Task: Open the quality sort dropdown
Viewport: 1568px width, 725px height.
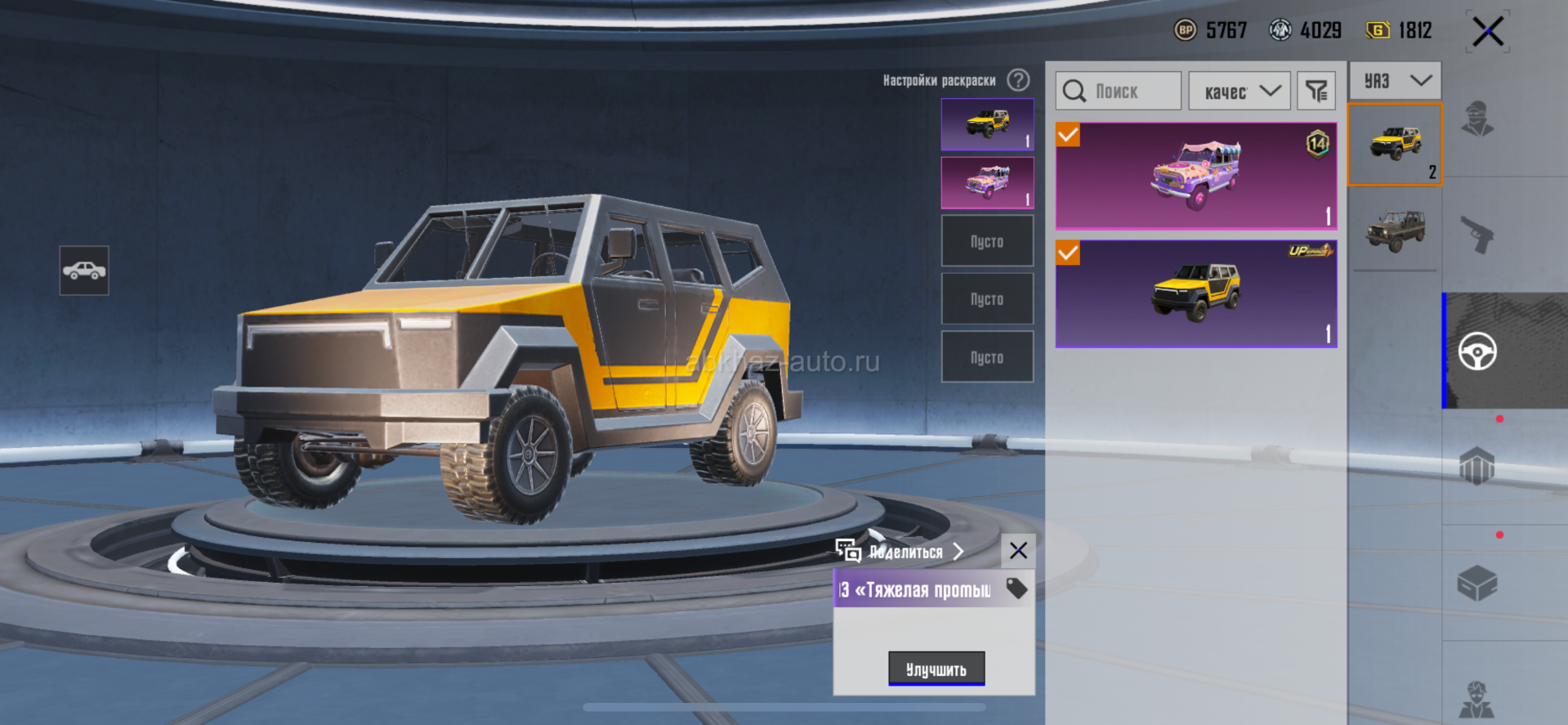Action: pos(1239,91)
